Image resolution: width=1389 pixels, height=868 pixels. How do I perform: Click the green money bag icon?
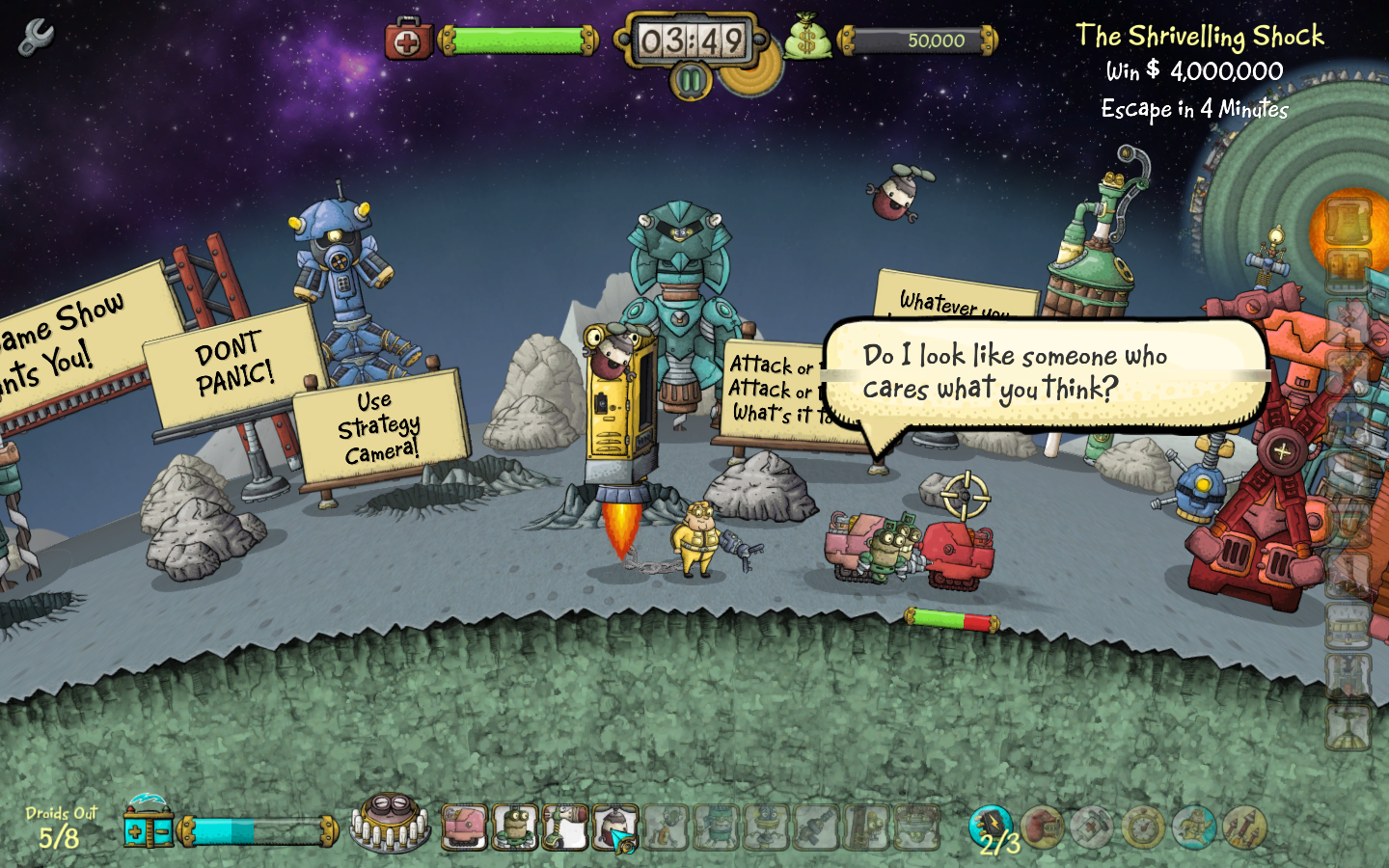806,41
